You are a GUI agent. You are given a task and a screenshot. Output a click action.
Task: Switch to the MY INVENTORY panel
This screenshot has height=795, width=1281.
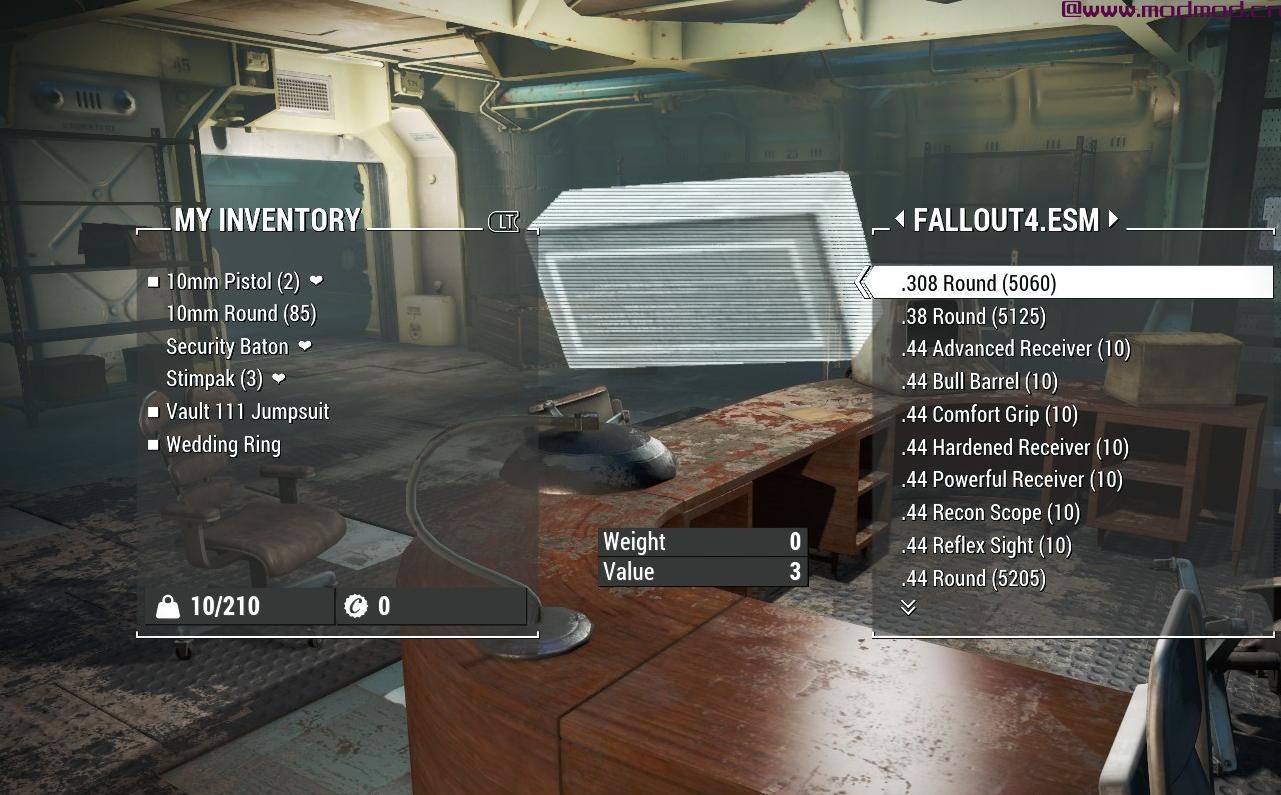[268, 221]
